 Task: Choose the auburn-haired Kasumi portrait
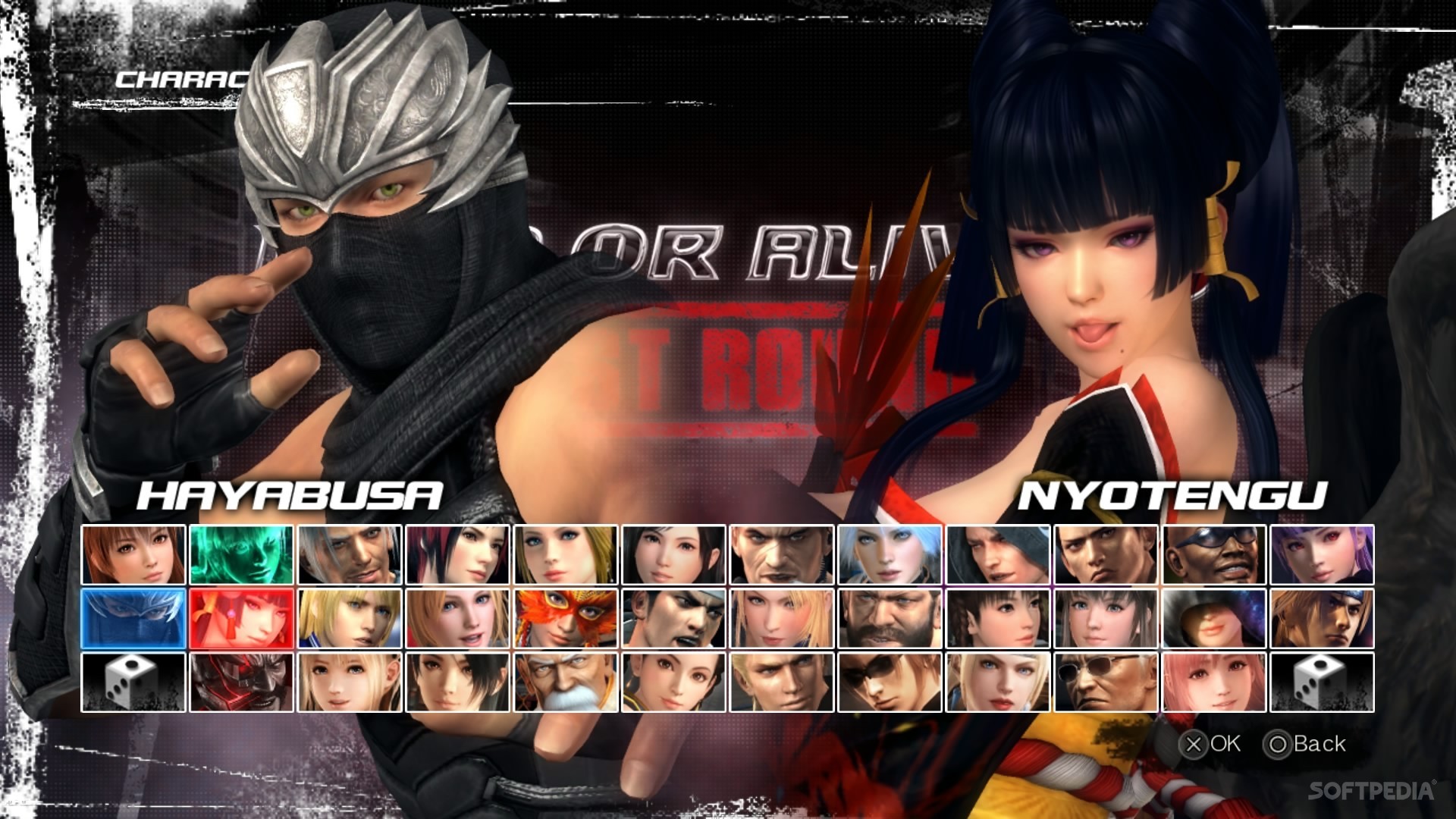tap(133, 554)
